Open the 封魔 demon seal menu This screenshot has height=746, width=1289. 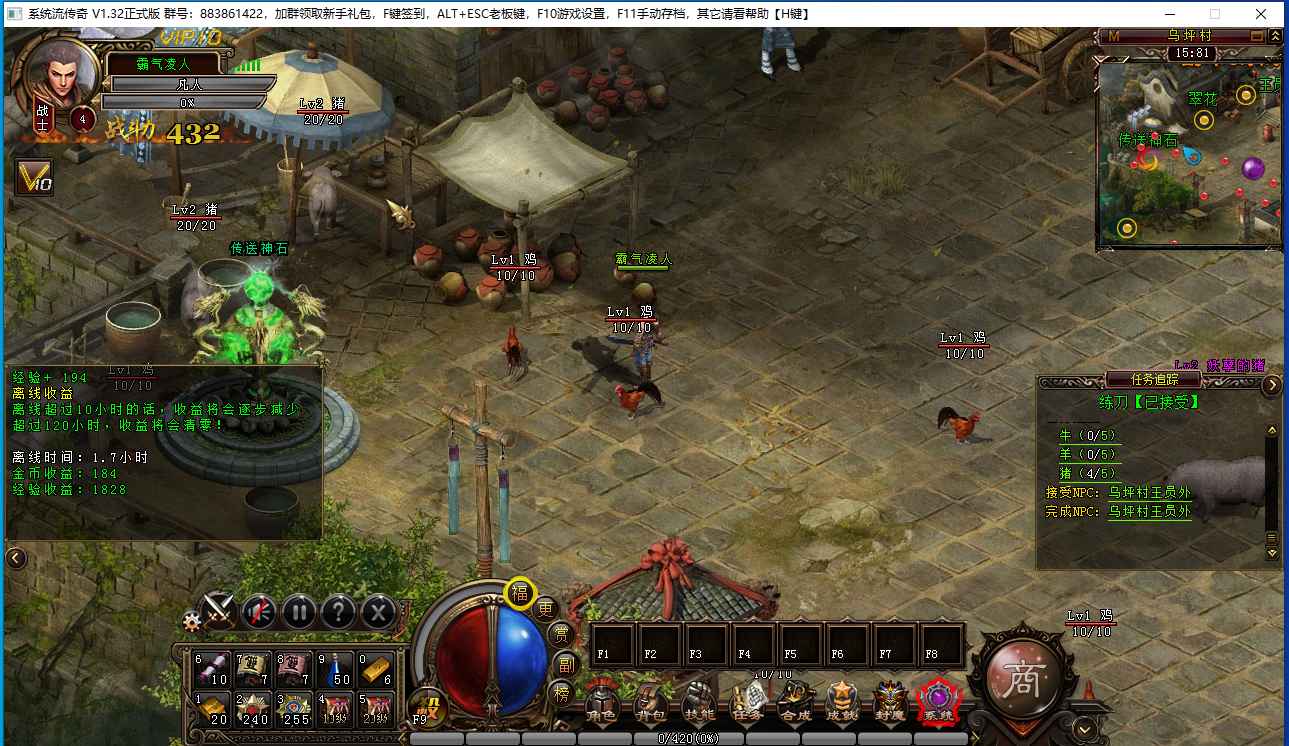(x=890, y=703)
